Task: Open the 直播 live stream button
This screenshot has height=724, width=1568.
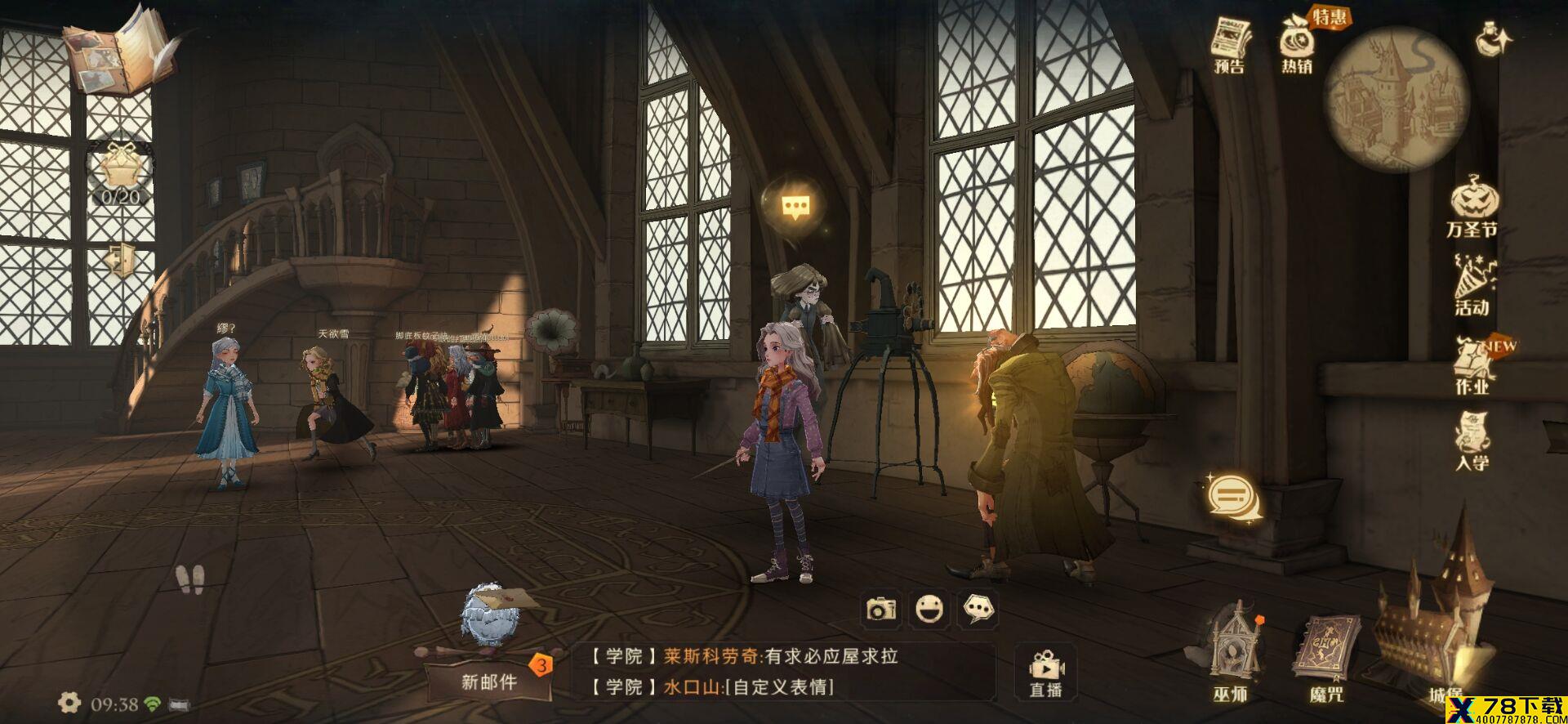Action: [1045, 672]
